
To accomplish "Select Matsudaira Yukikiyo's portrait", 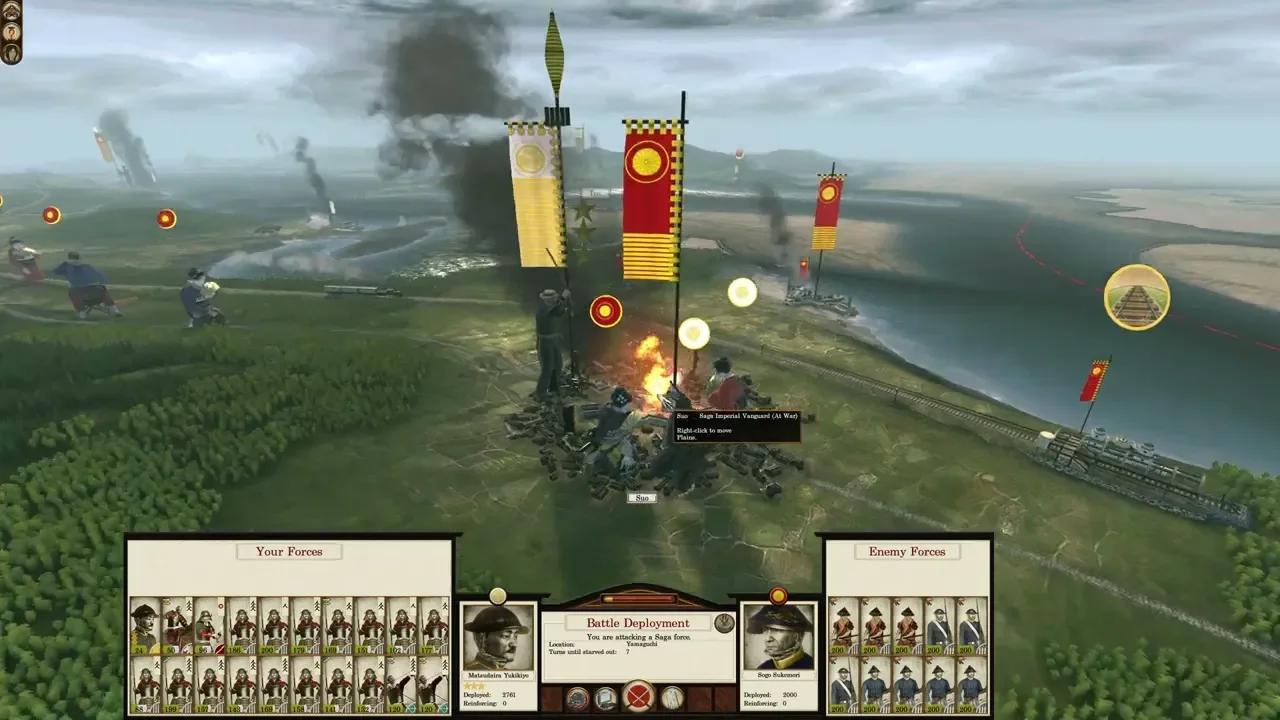I will click(x=495, y=635).
